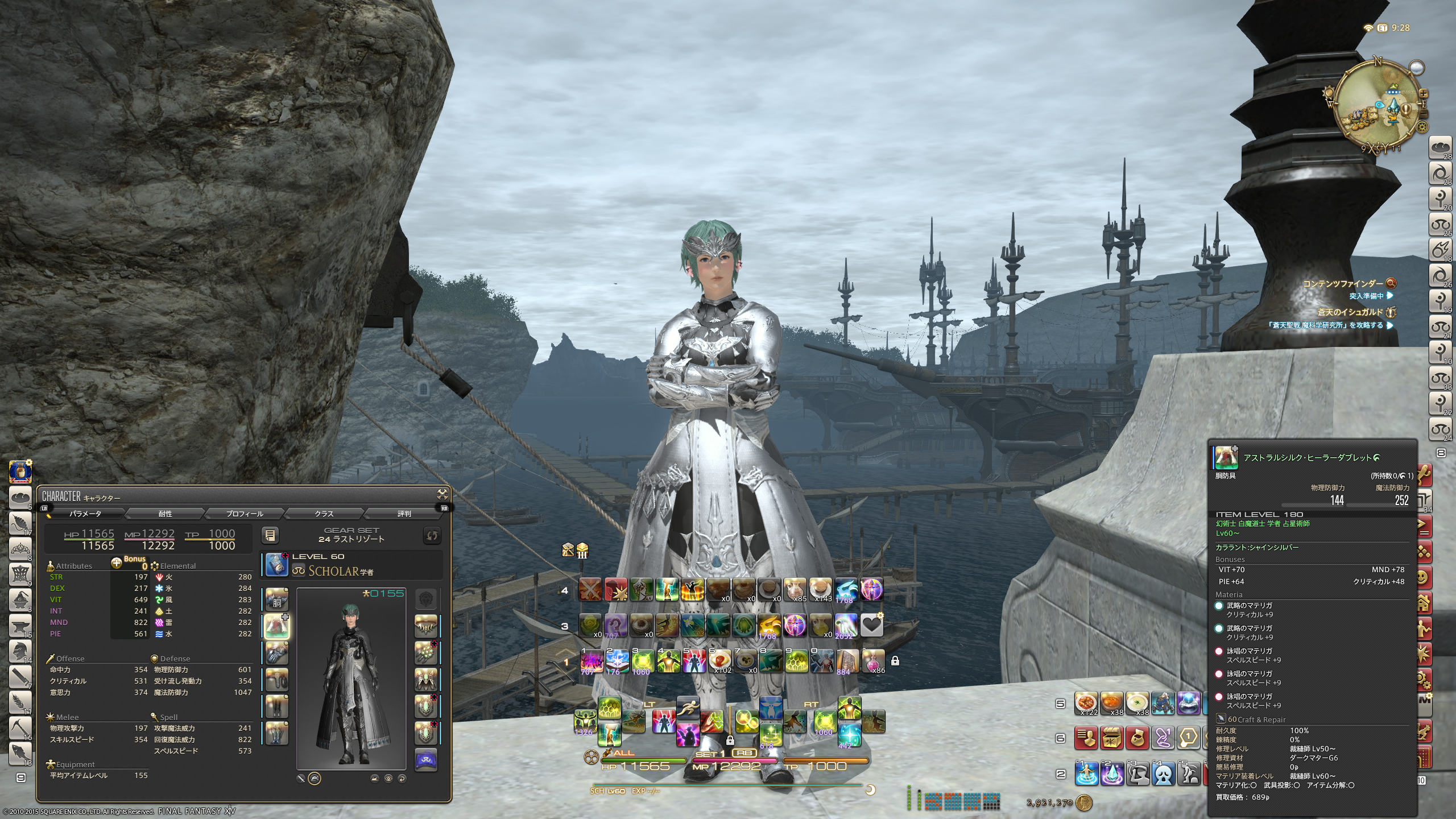Click the gear set update arrows button
This screenshot has height=819, width=1456.
(x=432, y=535)
